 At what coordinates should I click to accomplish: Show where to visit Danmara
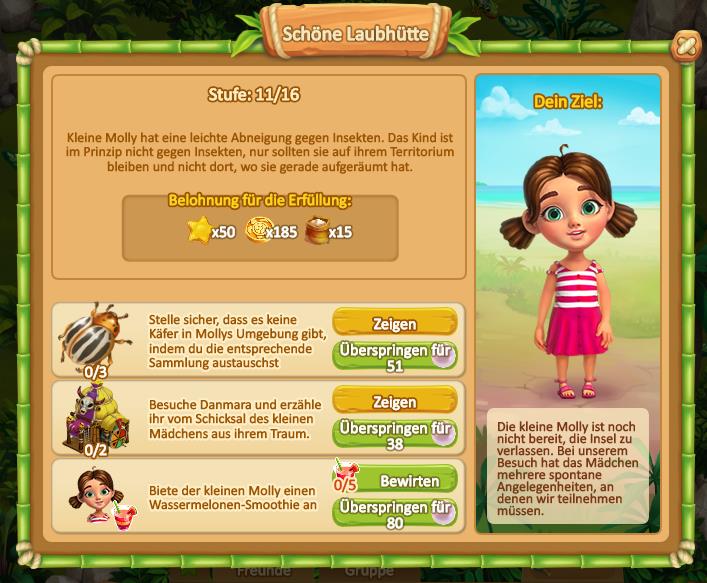(394, 402)
